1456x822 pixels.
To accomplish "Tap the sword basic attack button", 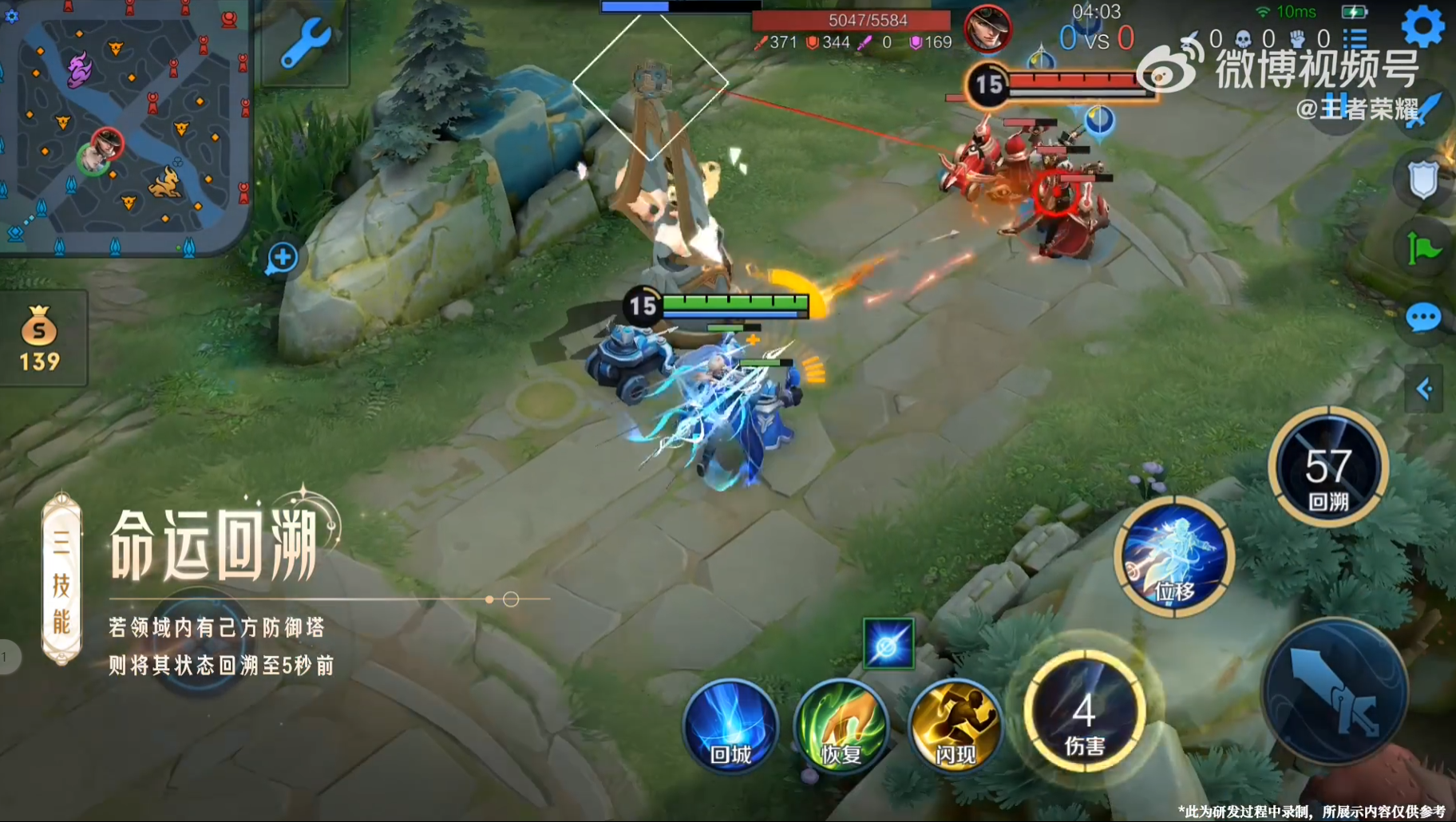I will (1334, 691).
